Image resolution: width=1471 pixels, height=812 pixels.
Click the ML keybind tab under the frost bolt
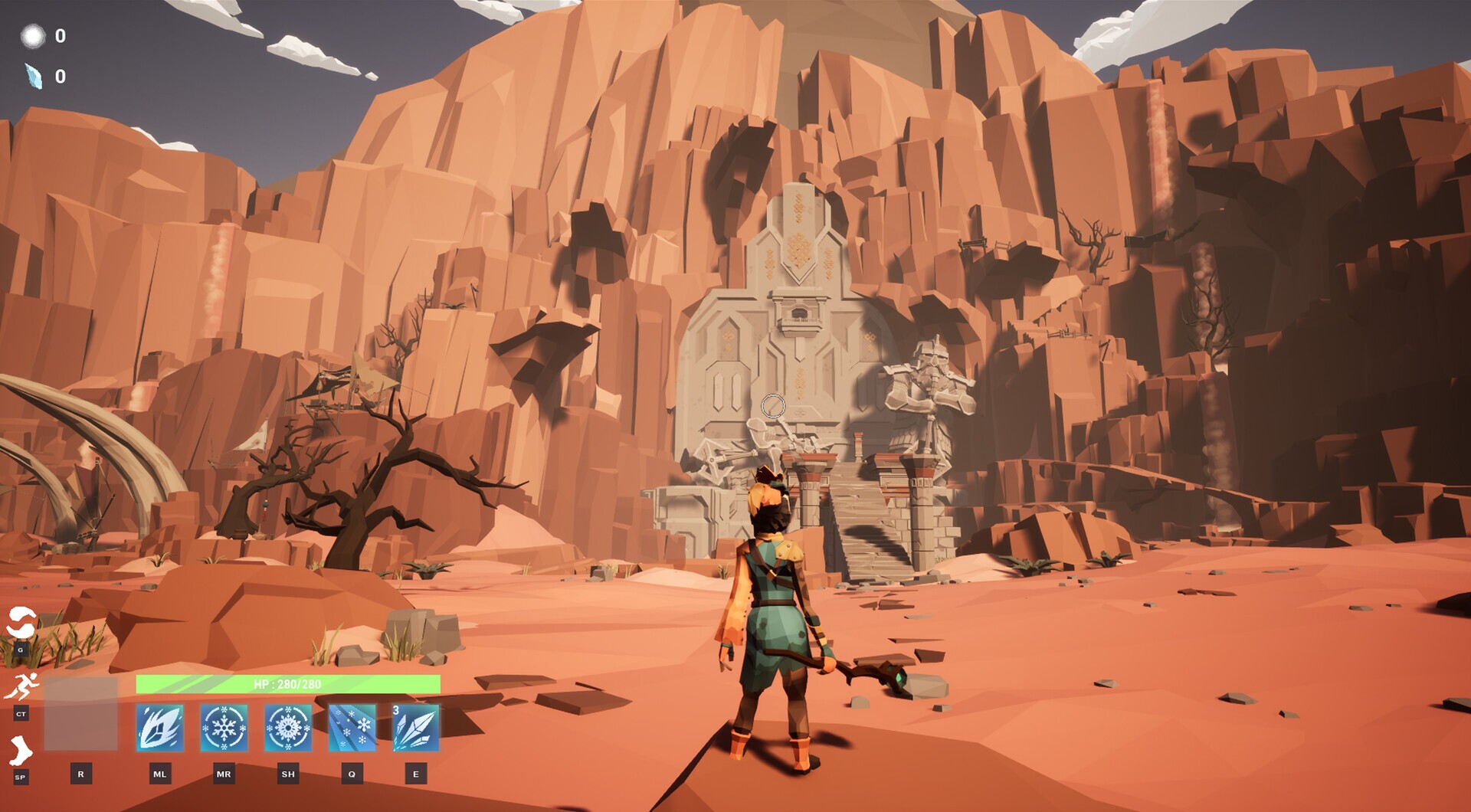click(159, 774)
